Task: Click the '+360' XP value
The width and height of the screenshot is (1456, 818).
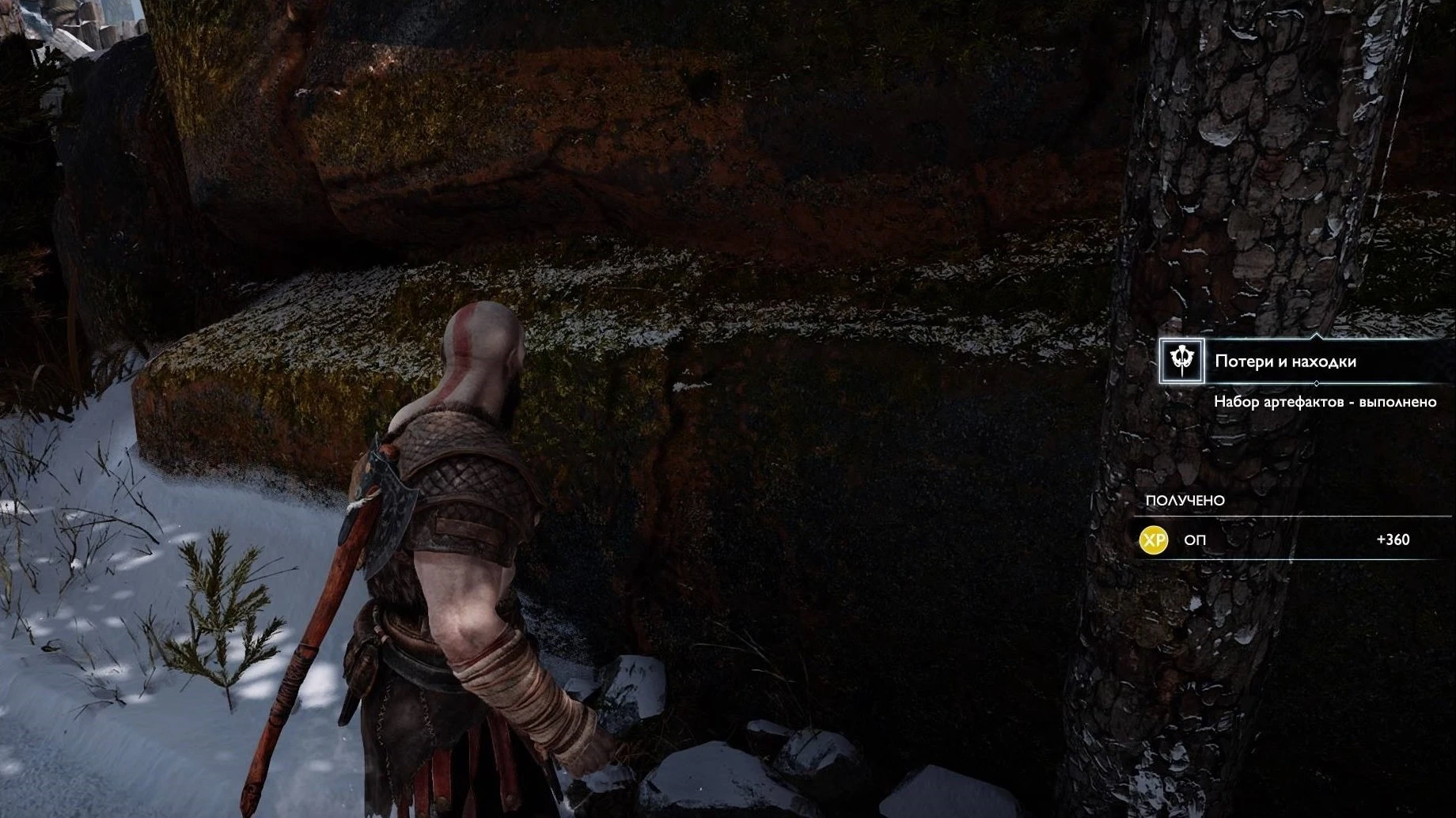Action: (x=1393, y=540)
